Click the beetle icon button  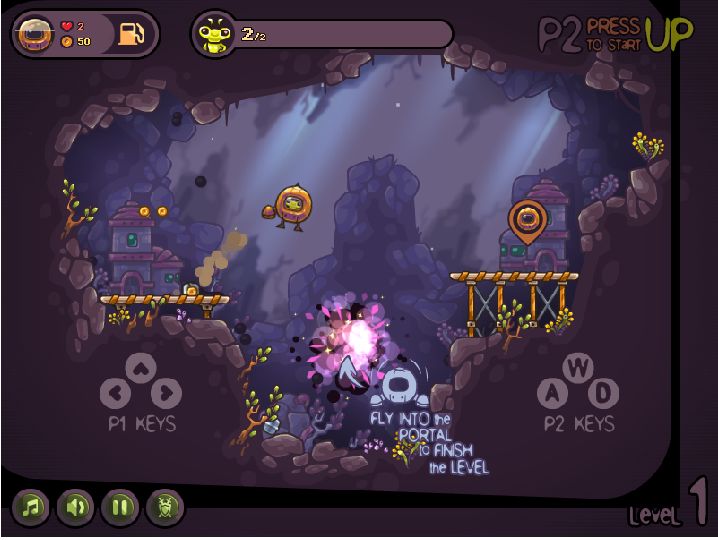[165, 507]
